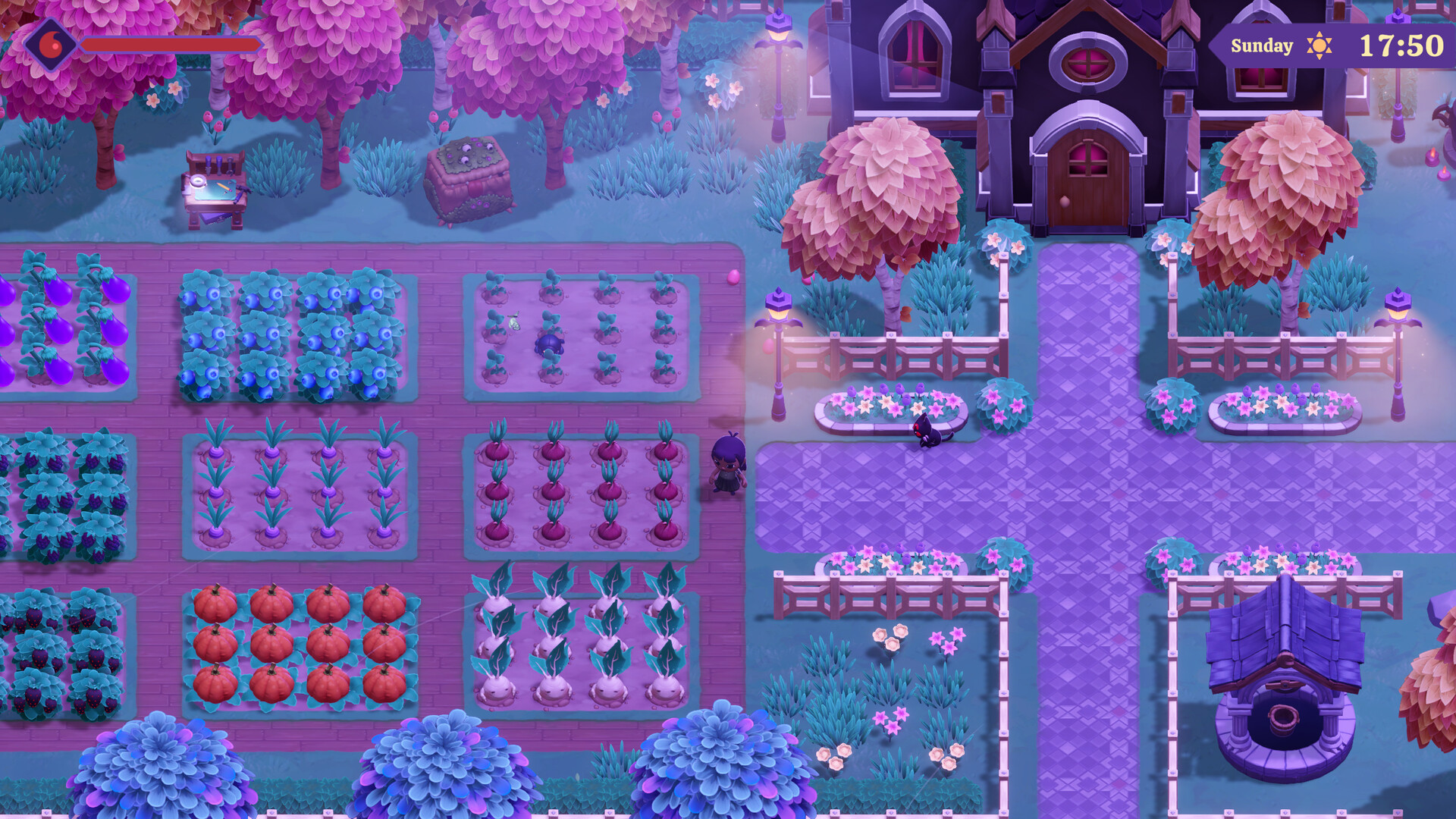Viewport: 1456px width, 819px height.
Task: Click a blueberry bush in the garden plot
Action: coord(262,334)
